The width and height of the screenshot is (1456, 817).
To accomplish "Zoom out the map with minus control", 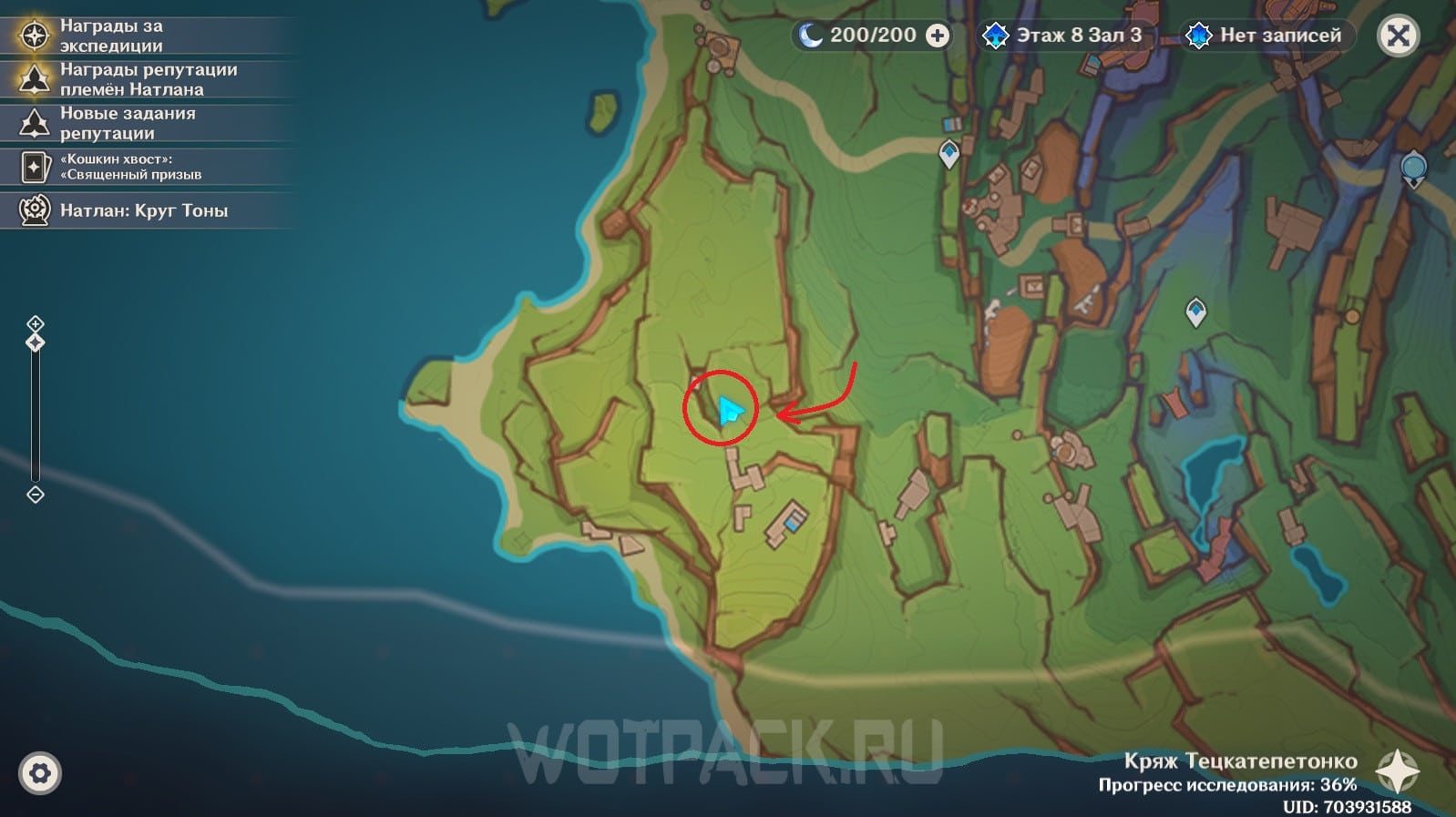I will [x=36, y=495].
